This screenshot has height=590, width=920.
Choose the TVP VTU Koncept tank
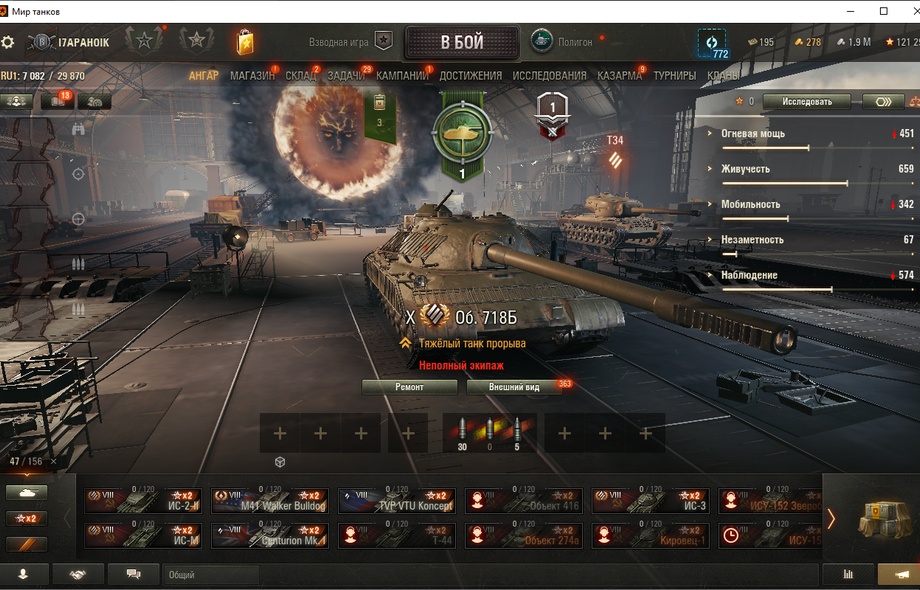click(396, 501)
